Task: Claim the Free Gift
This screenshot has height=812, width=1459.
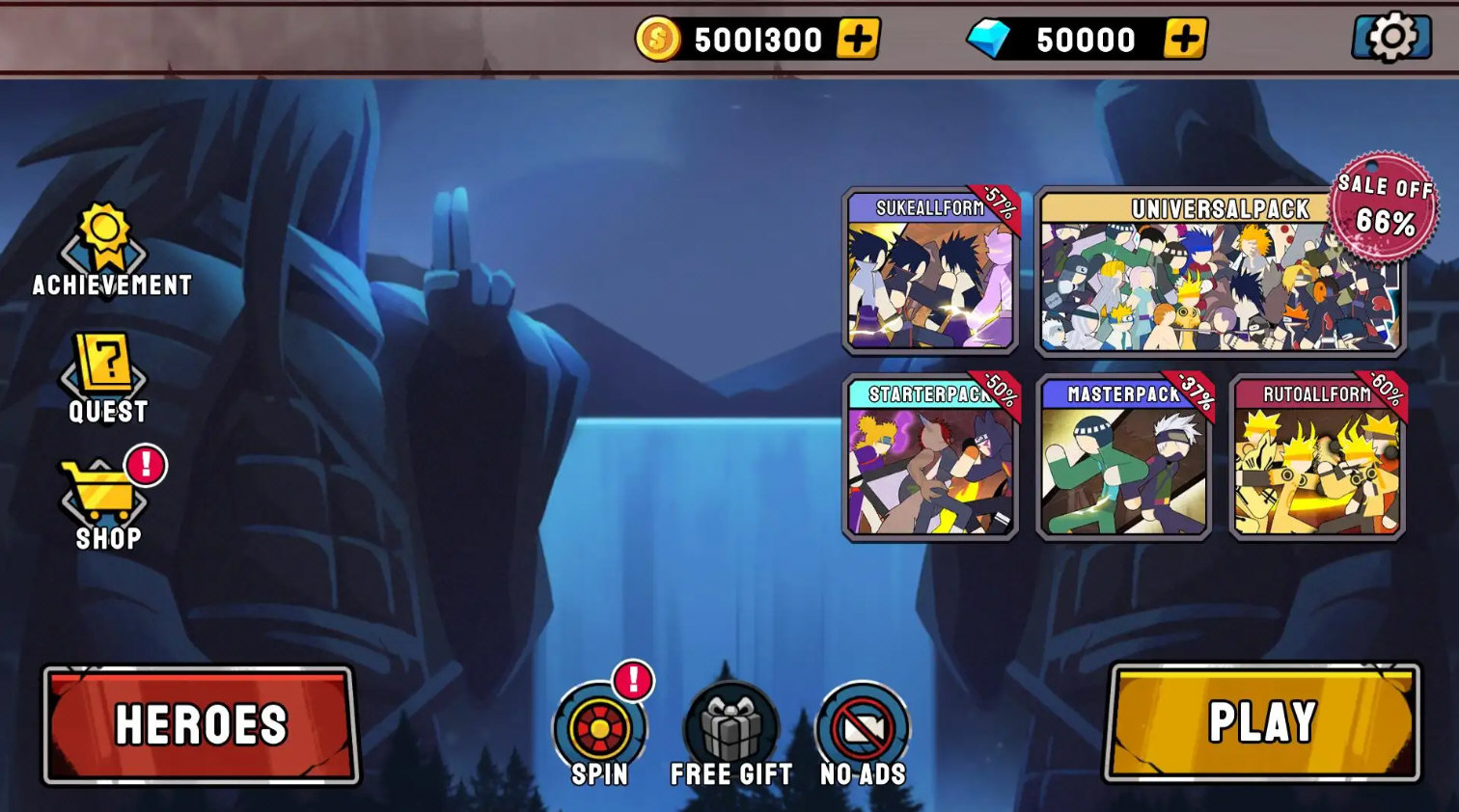Action: pos(731,733)
